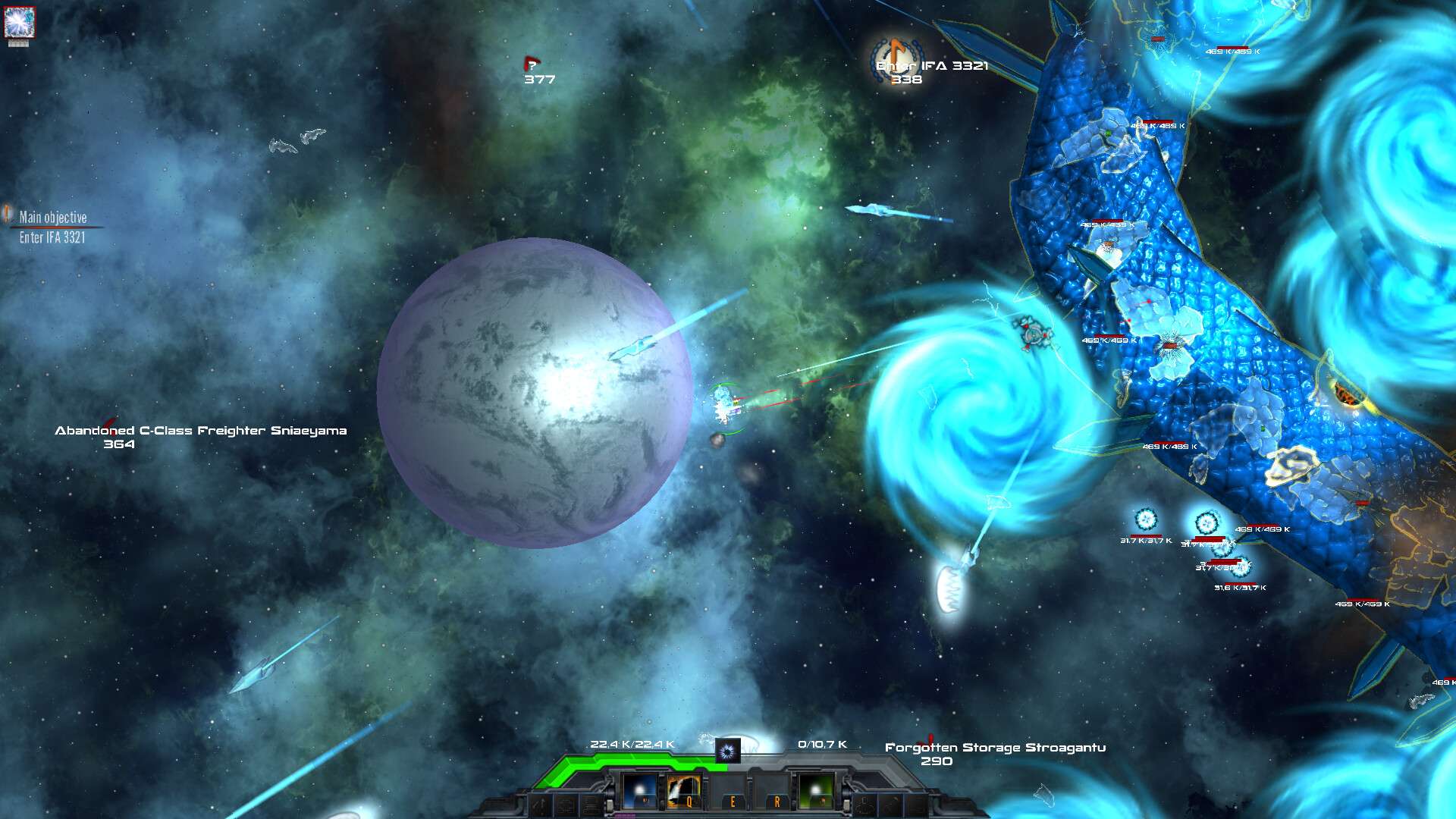Toggle the objective flag above the Main objective text

pyautogui.click(x=8, y=215)
